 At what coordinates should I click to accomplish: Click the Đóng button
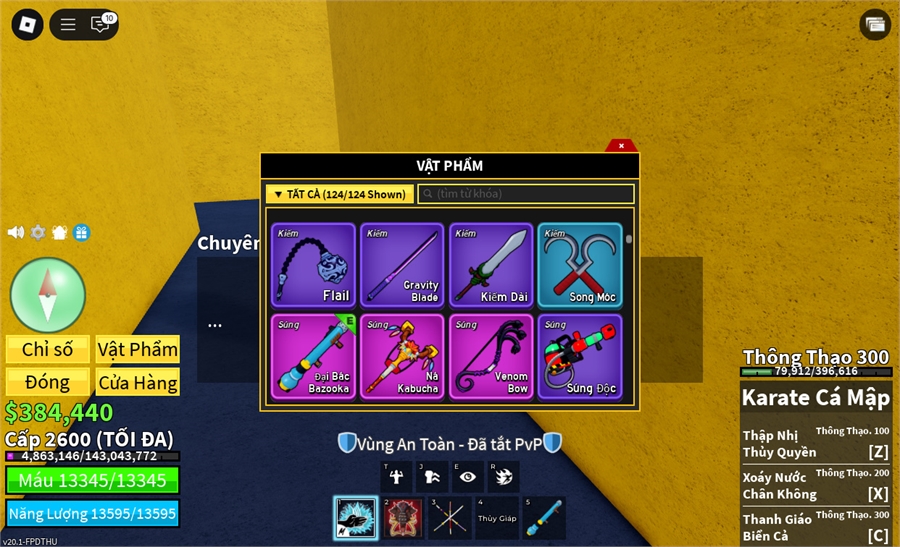pyautogui.click(x=48, y=382)
